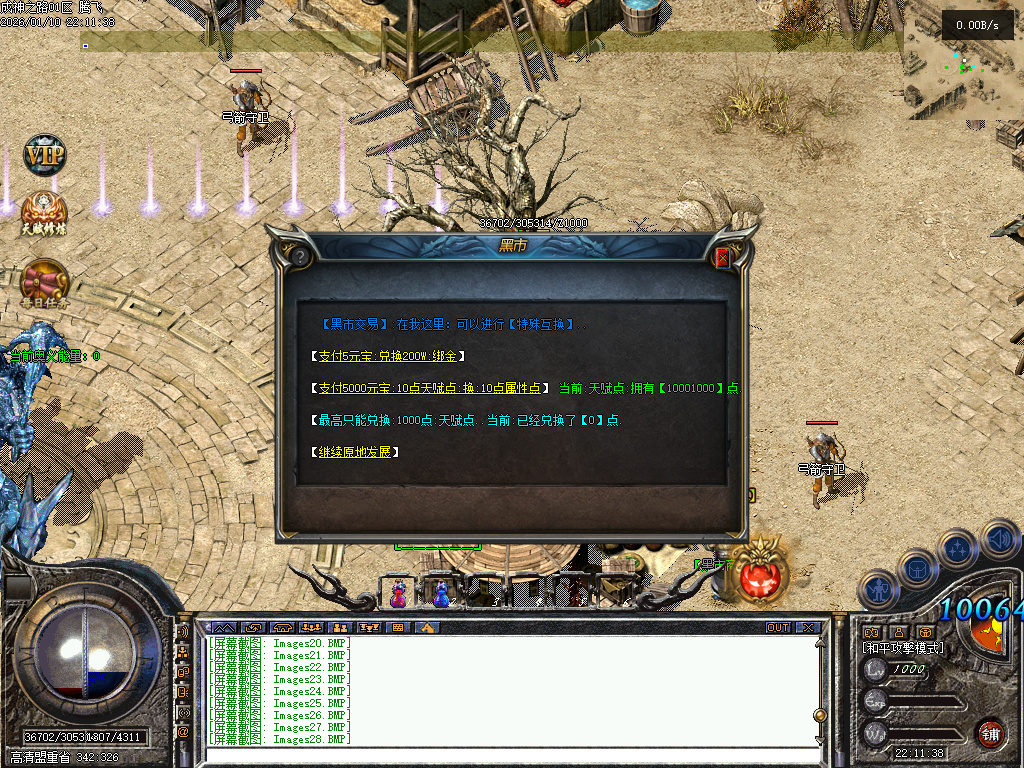Open the character figure round button
Image resolution: width=1024 pixels, height=768 pixels.
[x=878, y=588]
